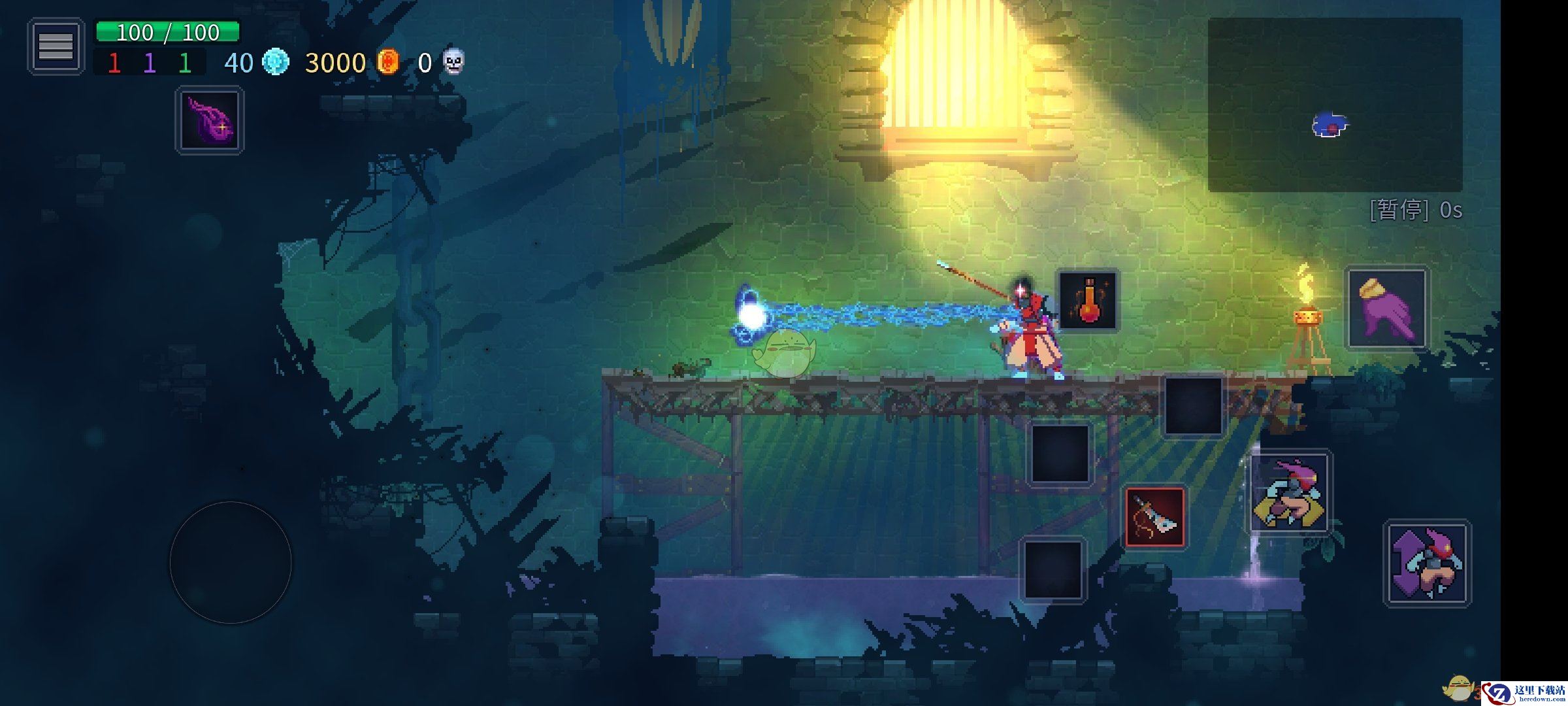Open the hamburger pause menu

pyautogui.click(x=56, y=46)
